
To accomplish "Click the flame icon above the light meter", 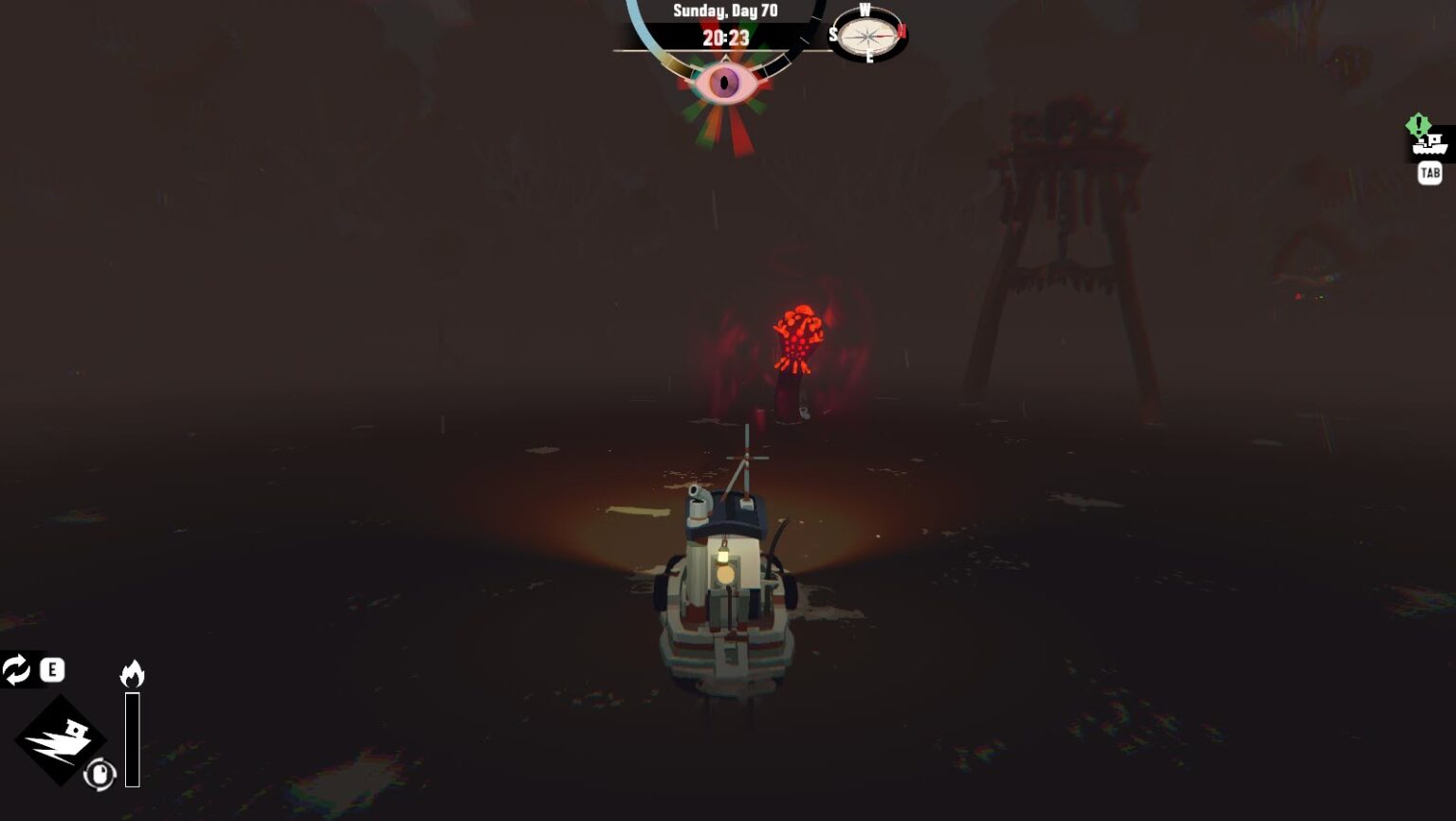I will pyautogui.click(x=133, y=673).
